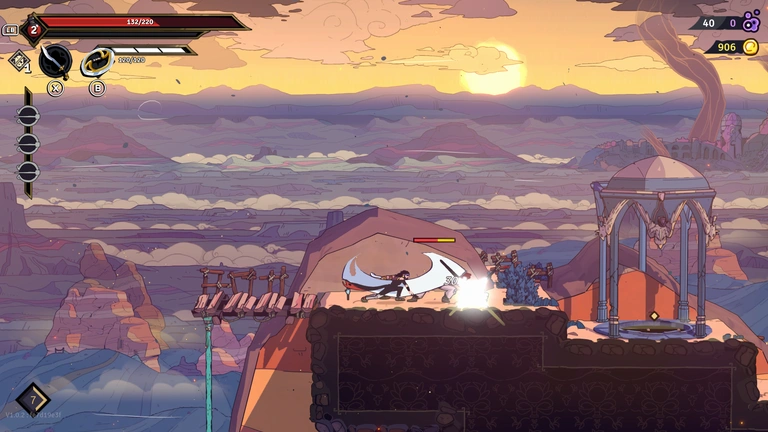
Task: Click the purple spirit orbs icon
Action: click(751, 21)
